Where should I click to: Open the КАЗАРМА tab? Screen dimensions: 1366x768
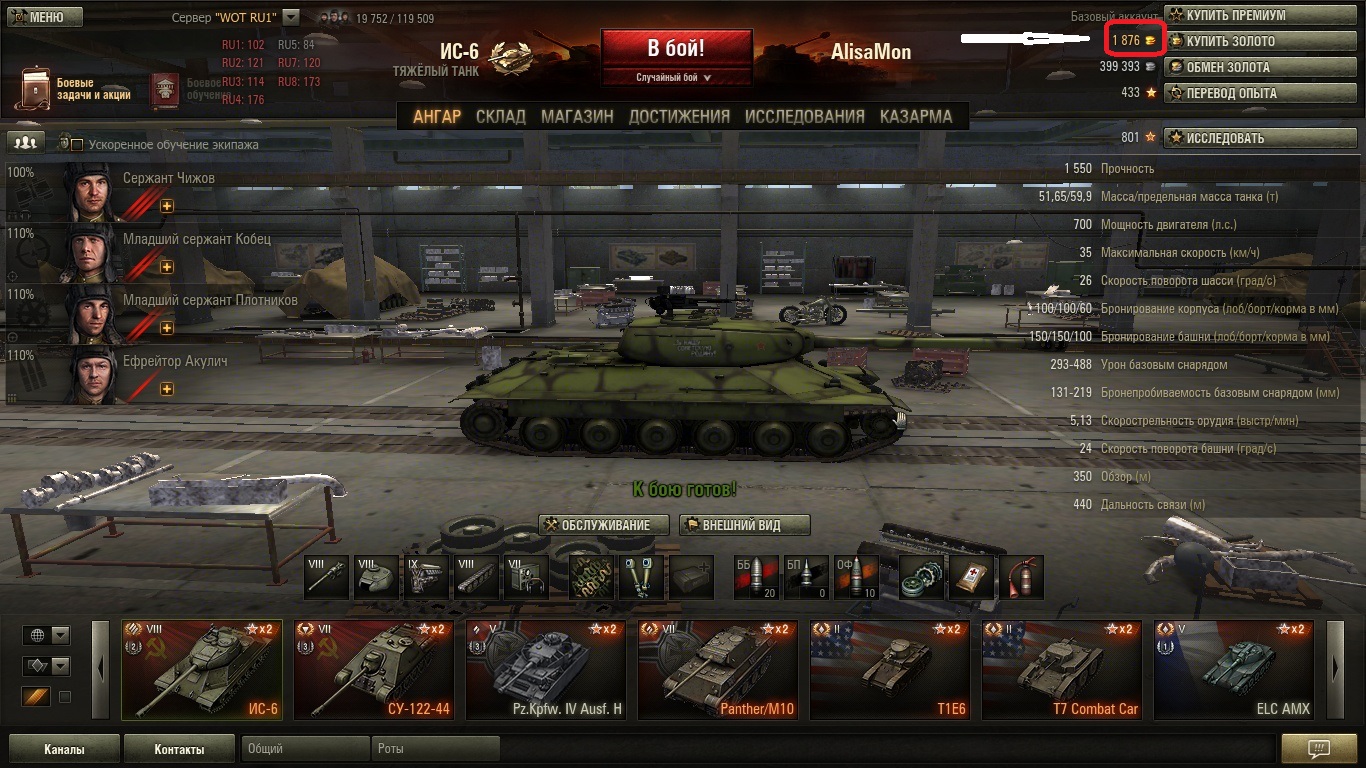point(915,116)
